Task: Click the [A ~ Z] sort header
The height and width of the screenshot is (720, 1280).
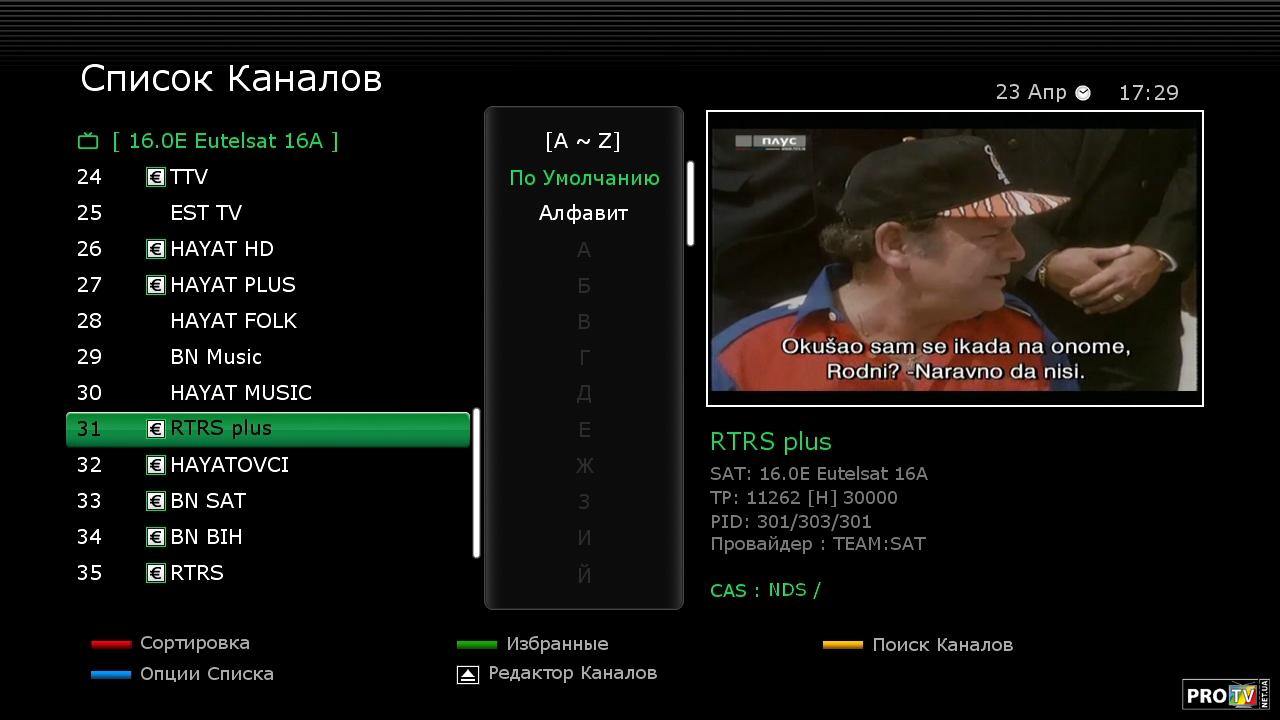Action: pyautogui.click(x=583, y=141)
